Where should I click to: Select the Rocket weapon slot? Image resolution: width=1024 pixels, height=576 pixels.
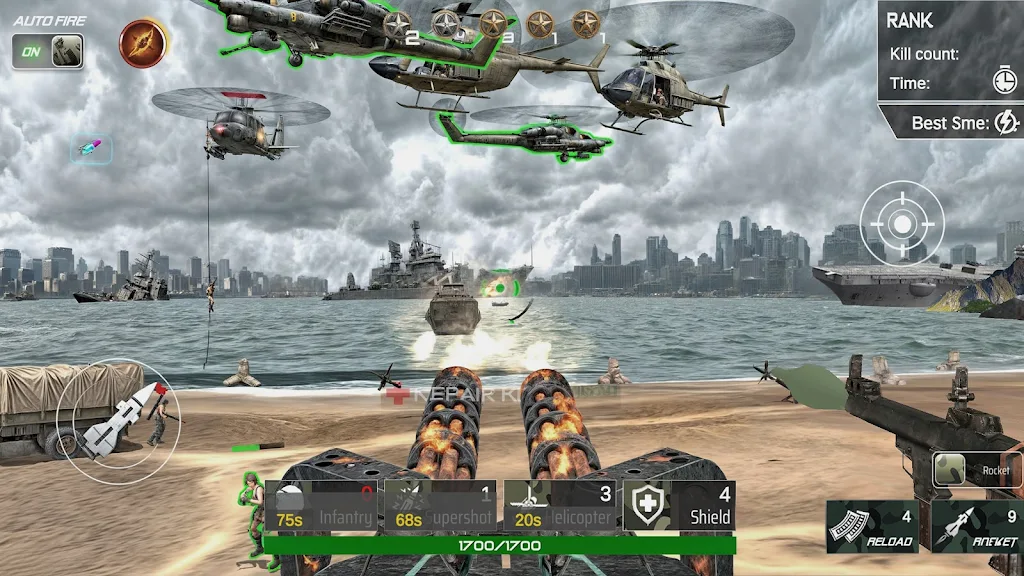[x=977, y=470]
